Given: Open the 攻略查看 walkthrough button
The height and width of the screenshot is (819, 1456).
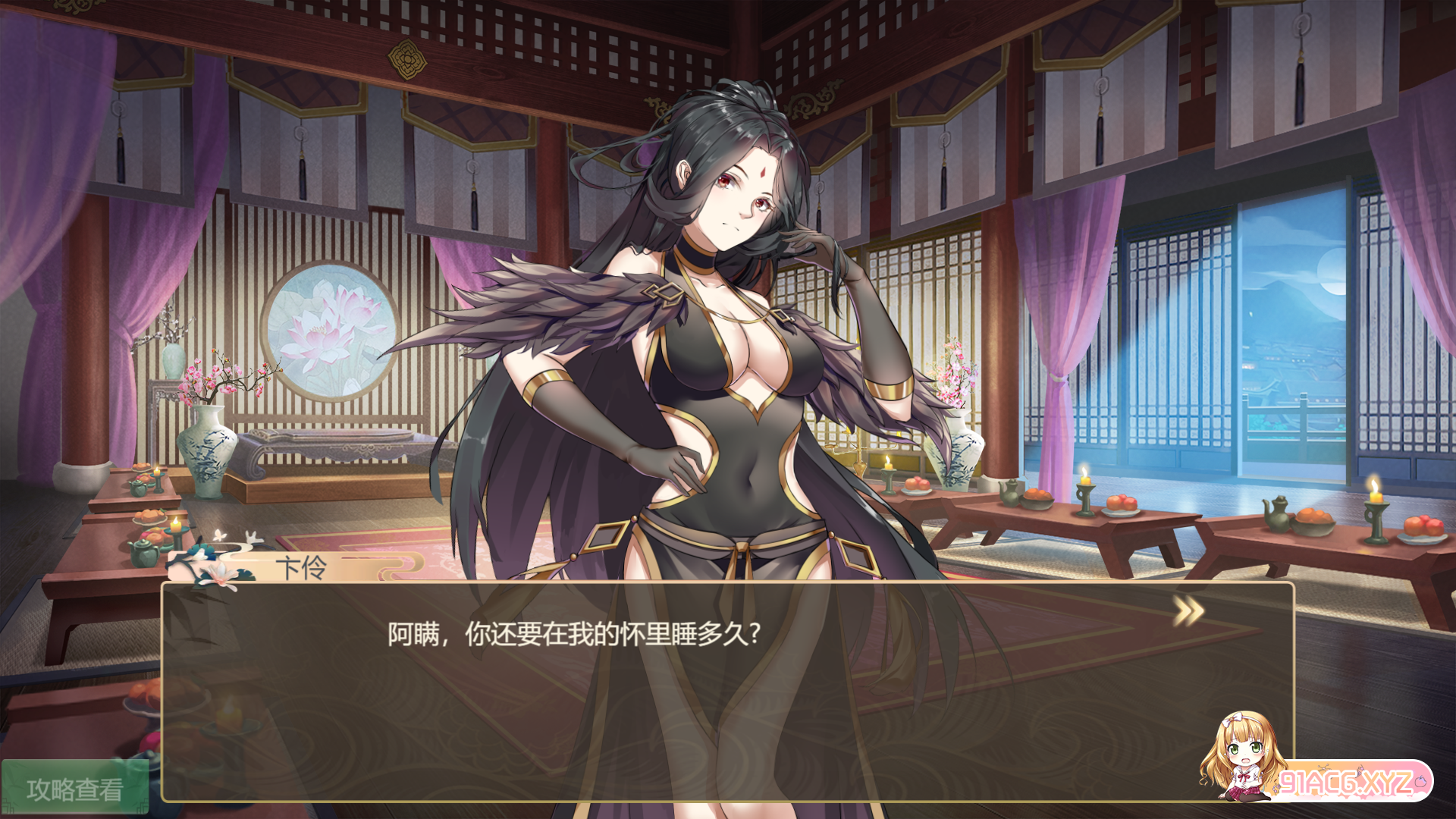Looking at the screenshot, I should (74, 789).
